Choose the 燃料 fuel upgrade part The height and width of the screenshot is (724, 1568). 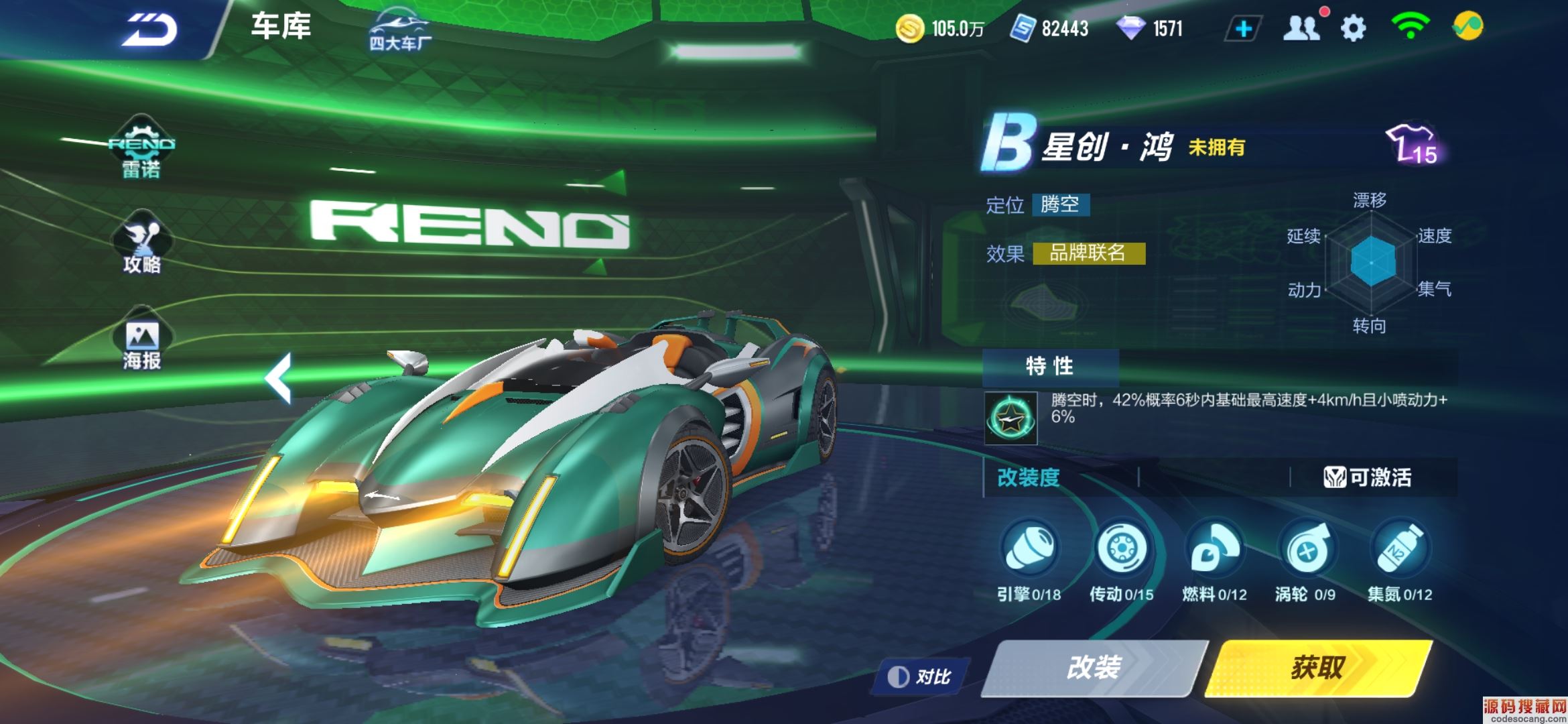(x=1214, y=550)
